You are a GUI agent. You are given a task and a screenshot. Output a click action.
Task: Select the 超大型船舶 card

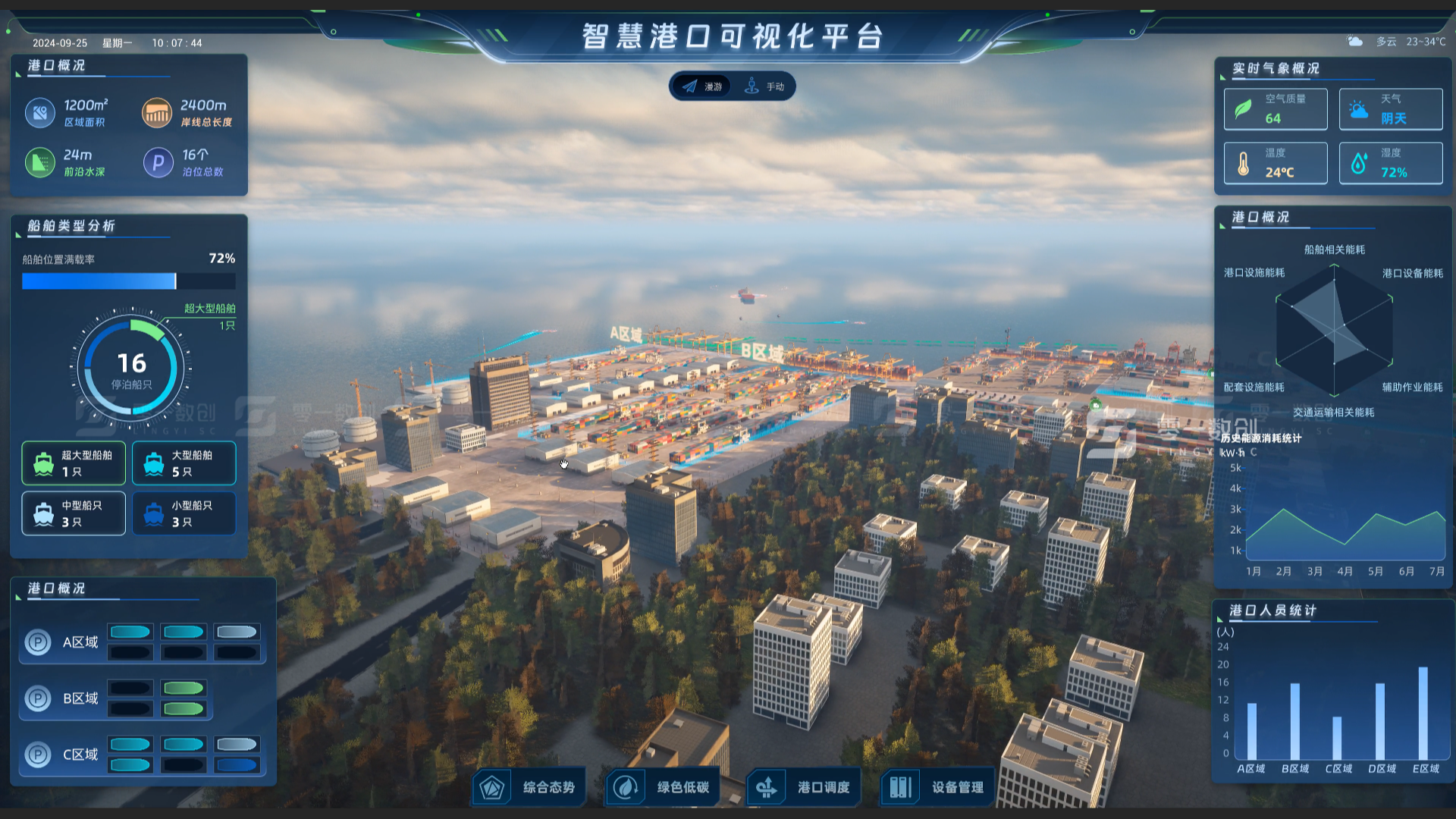coord(74,463)
